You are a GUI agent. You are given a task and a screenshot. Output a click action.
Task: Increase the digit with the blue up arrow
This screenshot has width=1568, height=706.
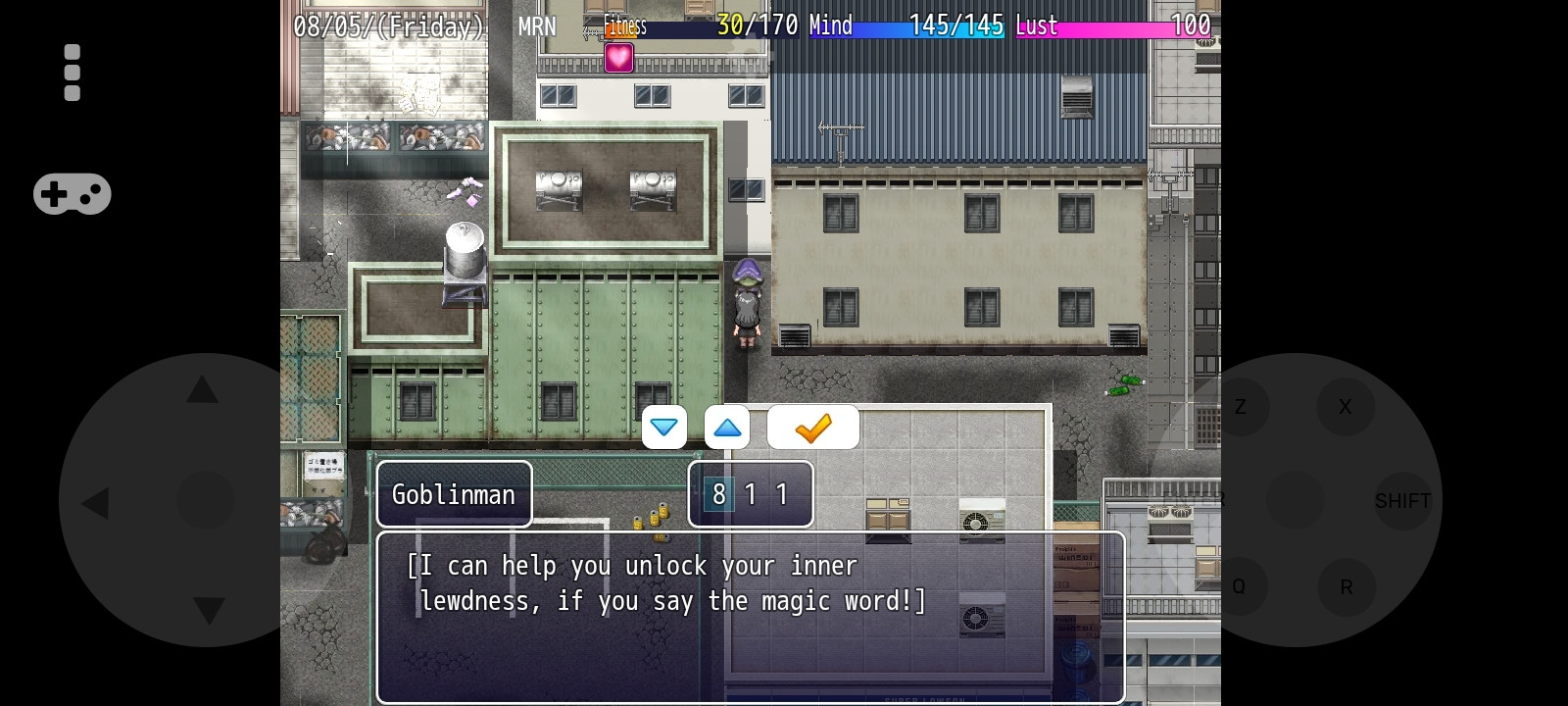pyautogui.click(x=727, y=428)
